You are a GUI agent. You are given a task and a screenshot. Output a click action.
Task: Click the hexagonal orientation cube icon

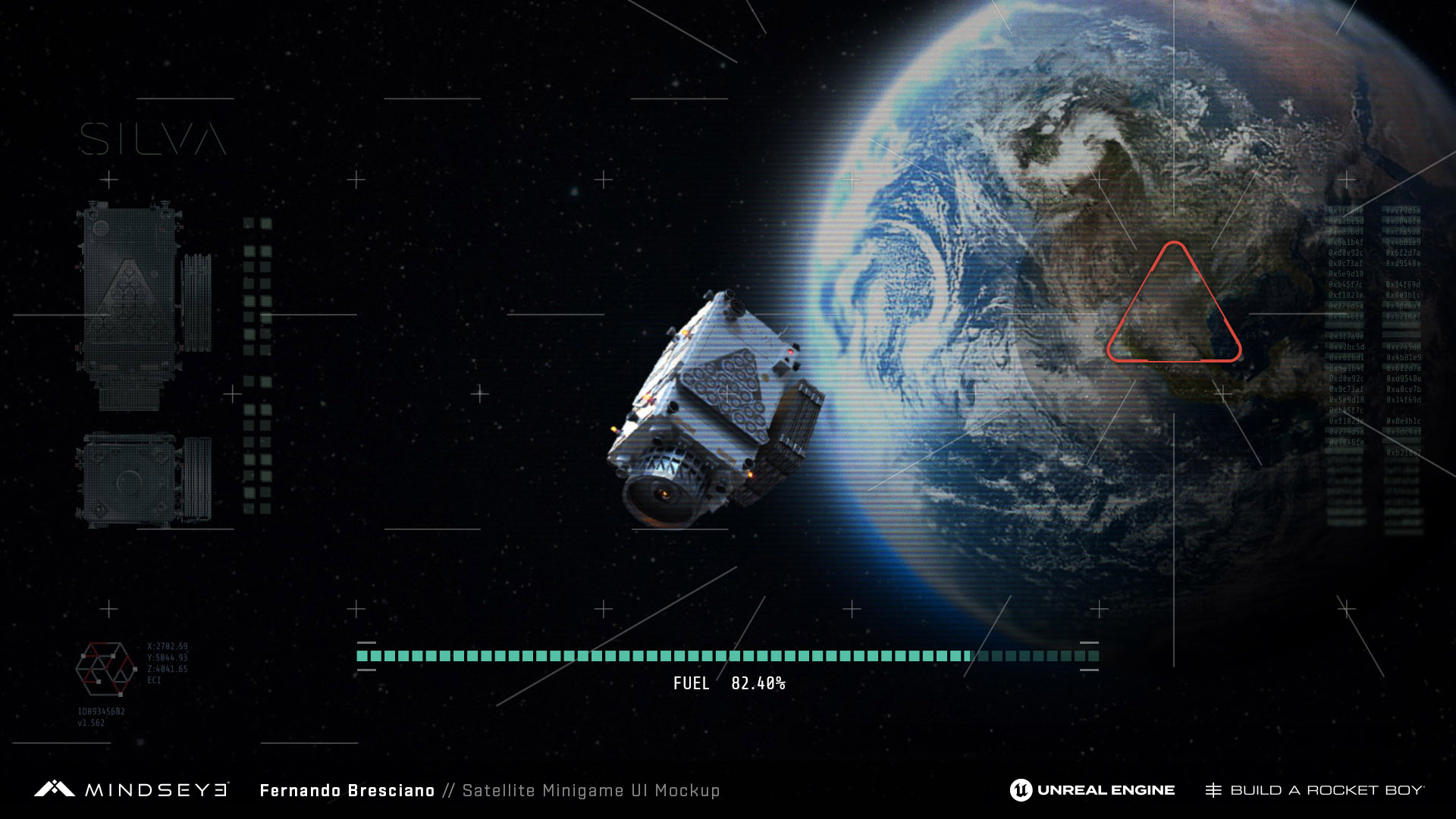(x=105, y=669)
